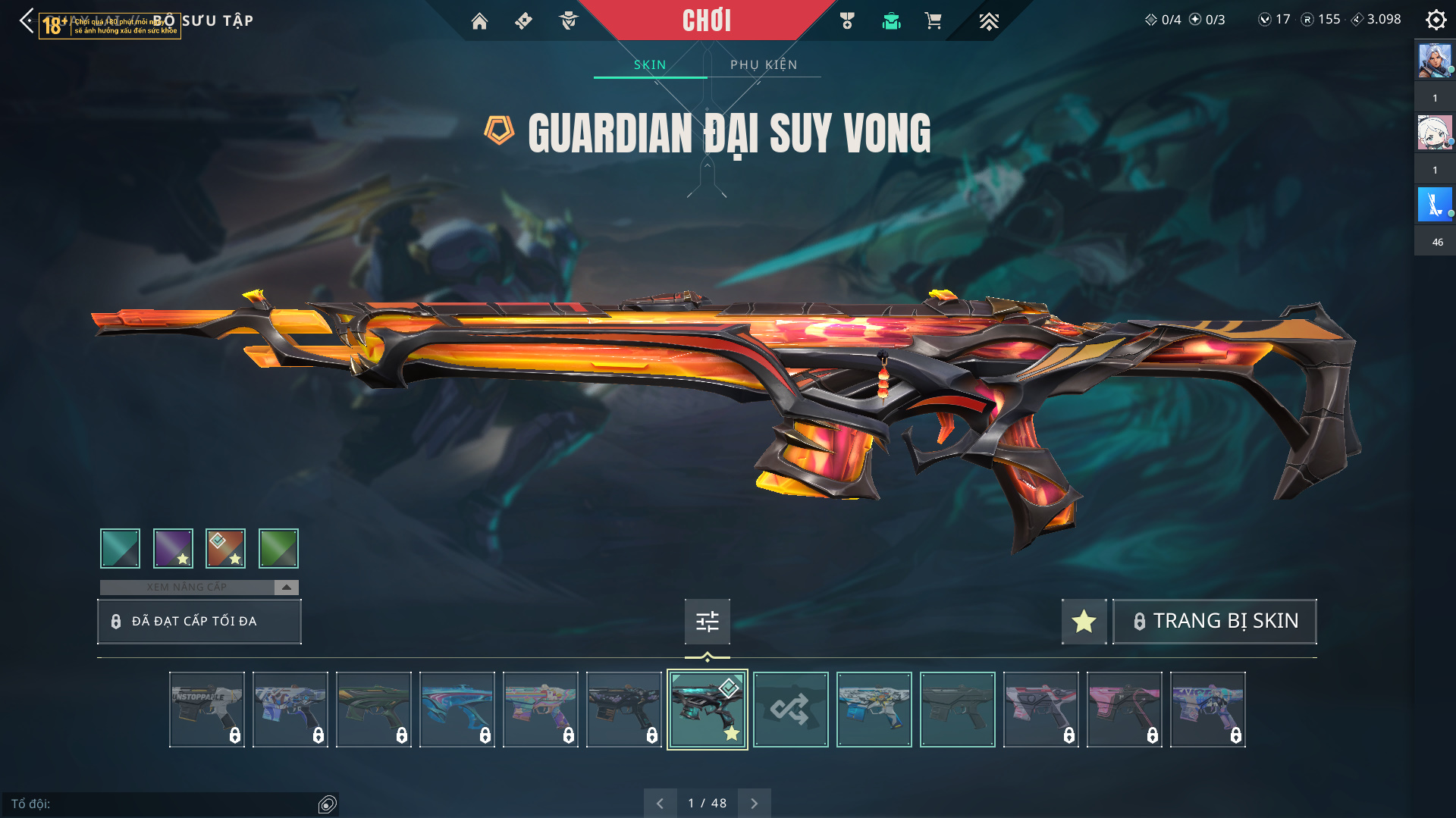Viewport: 1456px width, 818px height.
Task: Select the purple color variant swatch
Action: [x=173, y=548]
